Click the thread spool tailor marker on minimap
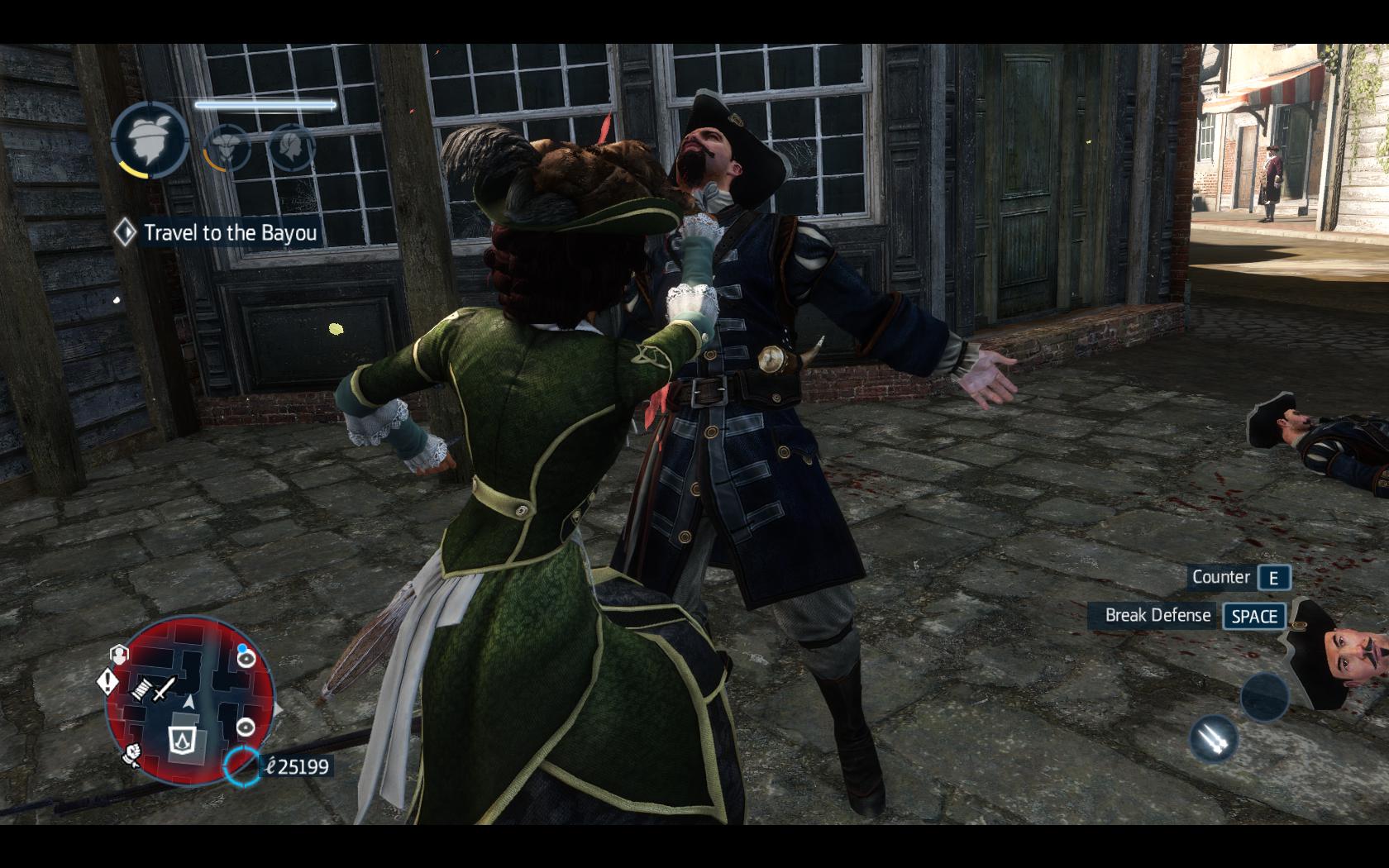 [x=142, y=689]
